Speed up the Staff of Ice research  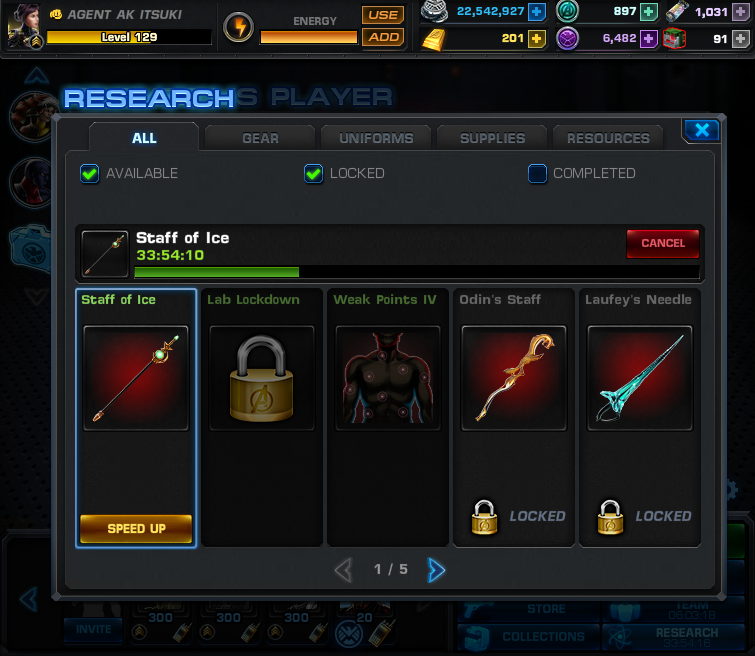(x=136, y=528)
